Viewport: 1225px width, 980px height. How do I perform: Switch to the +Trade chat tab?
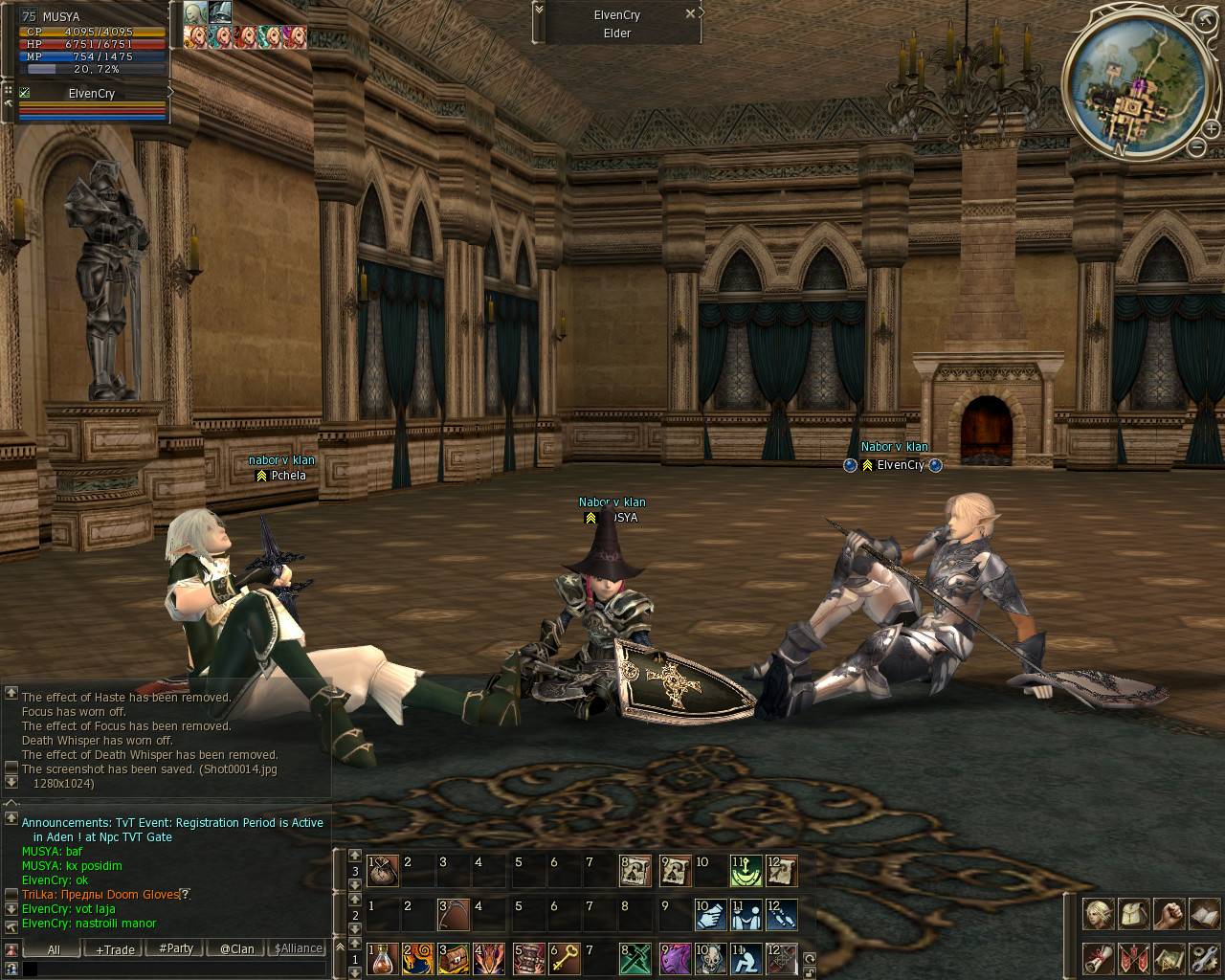pyautogui.click(x=115, y=949)
